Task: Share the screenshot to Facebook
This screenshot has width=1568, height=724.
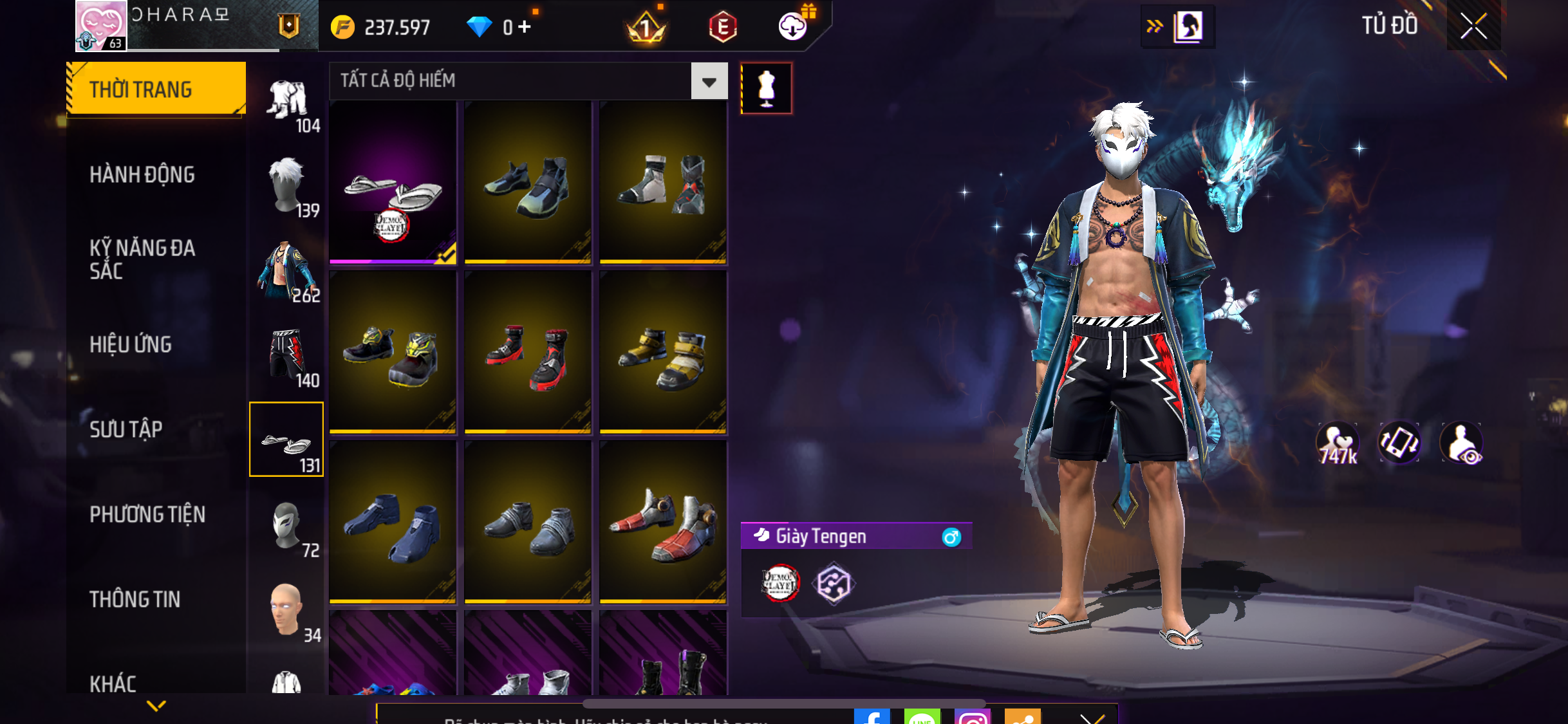Action: [x=872, y=717]
